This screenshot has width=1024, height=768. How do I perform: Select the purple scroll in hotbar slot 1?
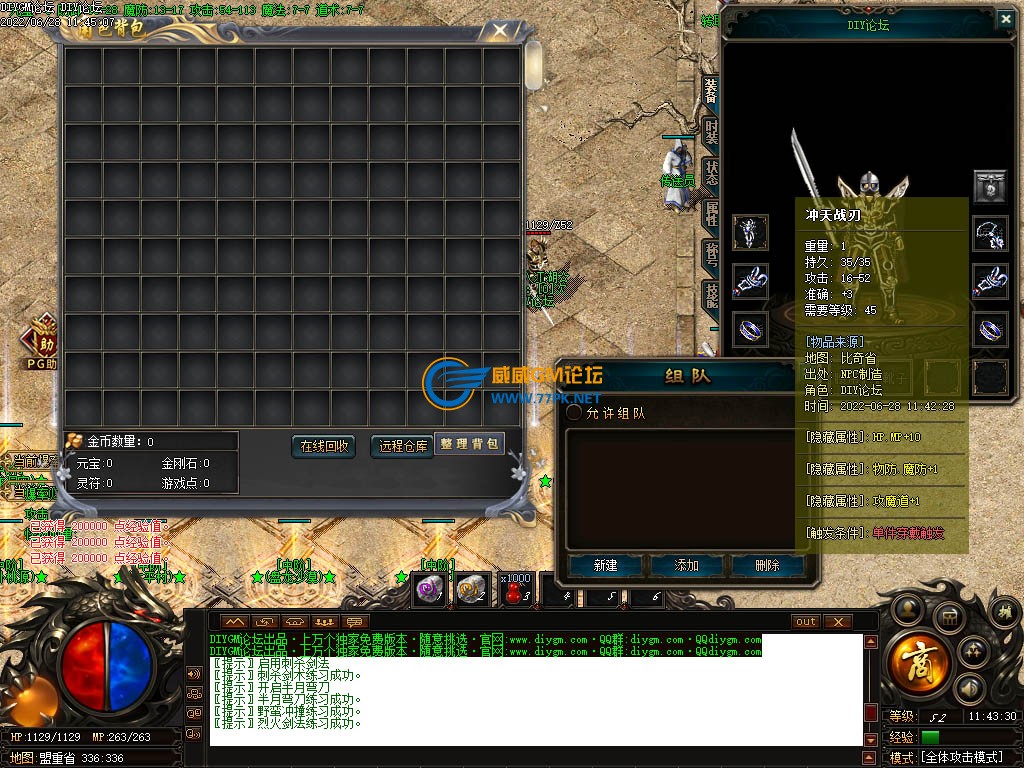(430, 592)
